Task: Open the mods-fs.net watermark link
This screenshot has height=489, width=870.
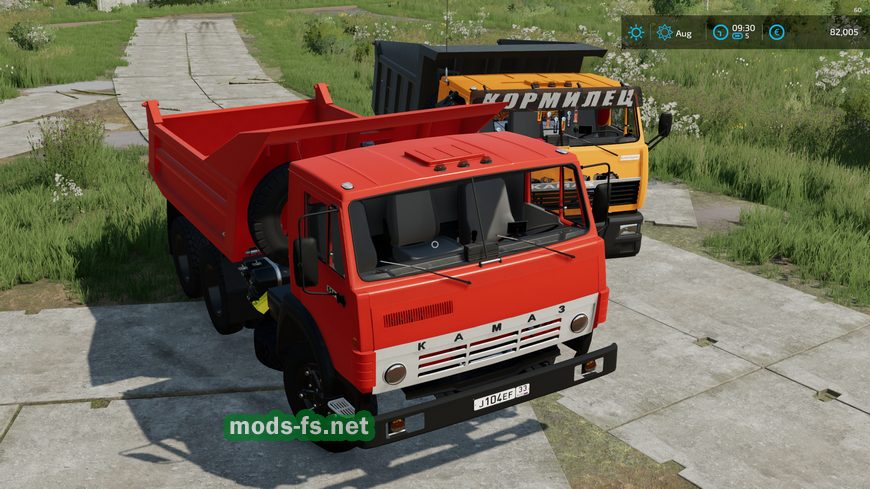Action: click(298, 426)
